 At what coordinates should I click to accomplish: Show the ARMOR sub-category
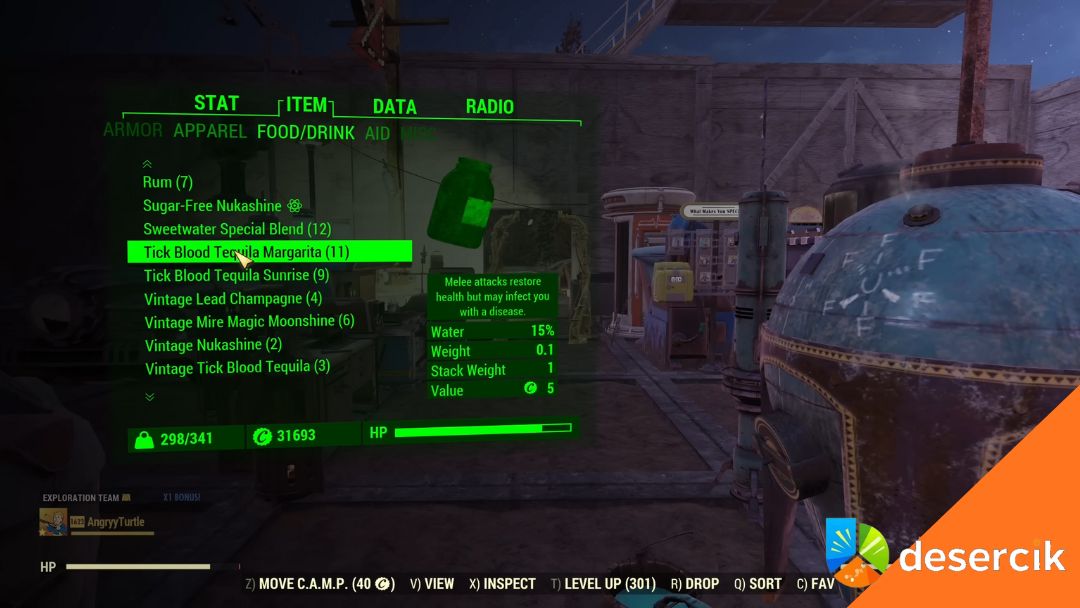133,131
